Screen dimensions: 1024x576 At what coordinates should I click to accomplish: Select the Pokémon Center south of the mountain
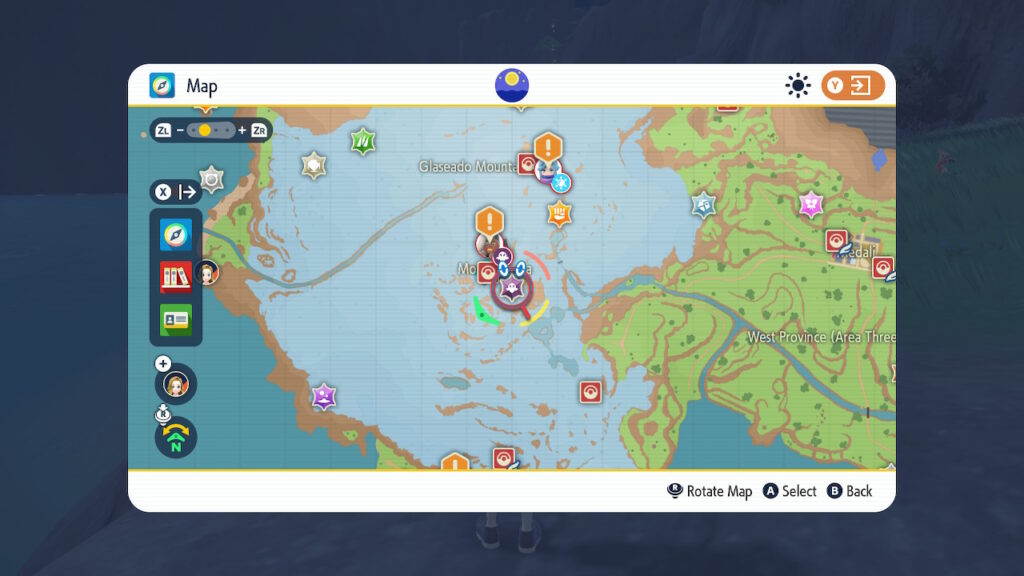coord(591,391)
